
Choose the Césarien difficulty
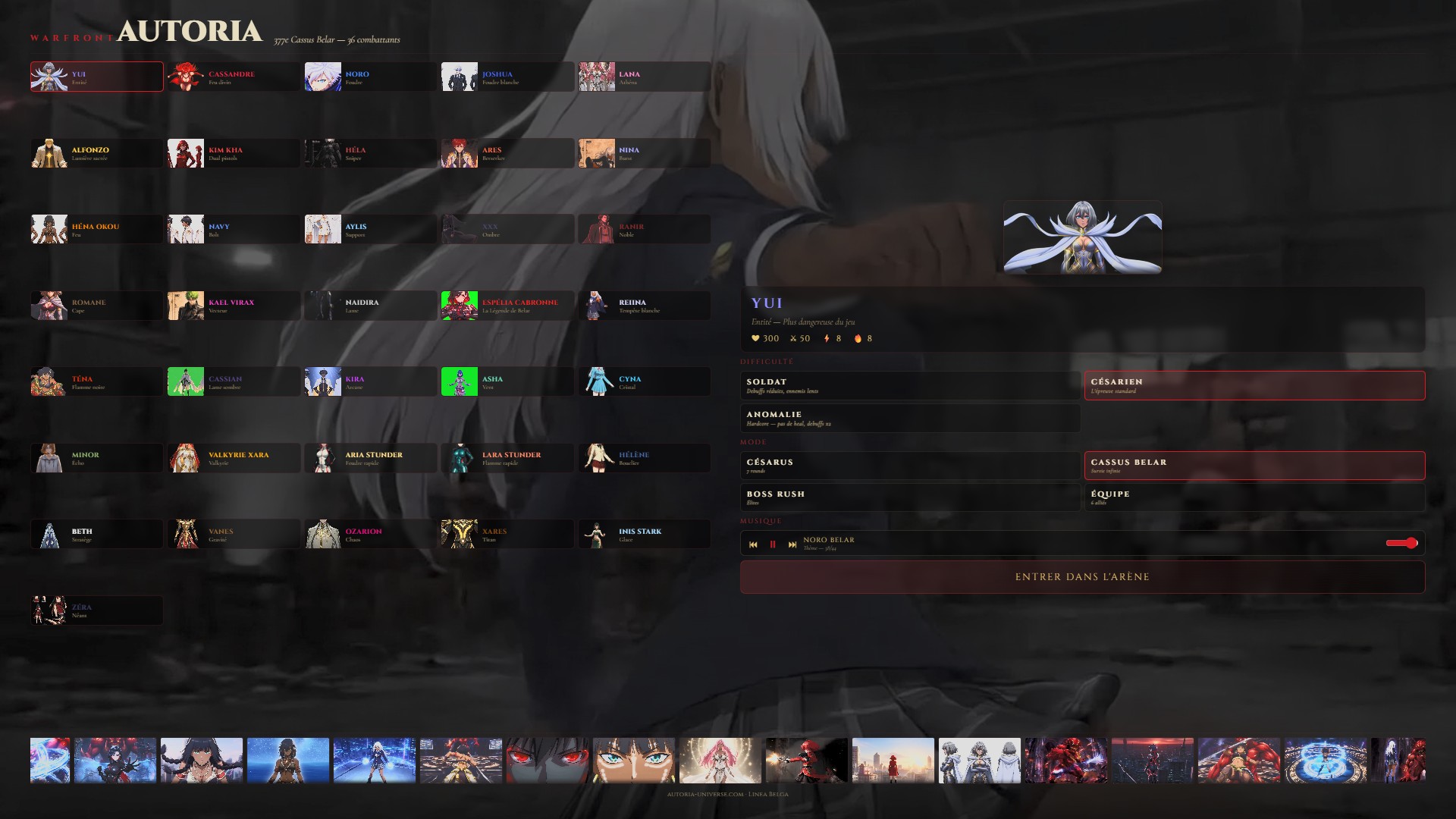click(x=1254, y=385)
